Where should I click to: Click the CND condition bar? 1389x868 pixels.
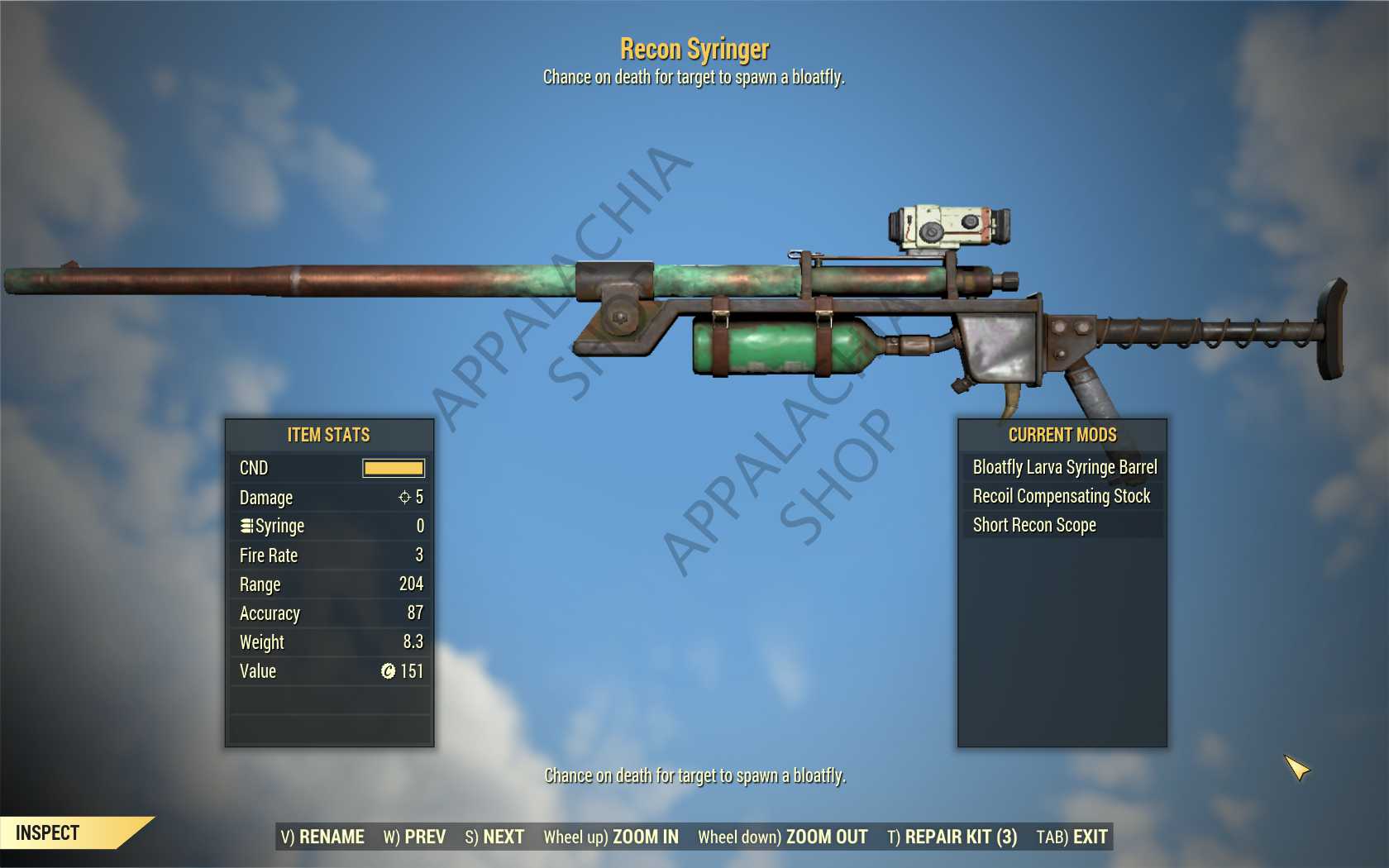point(391,468)
